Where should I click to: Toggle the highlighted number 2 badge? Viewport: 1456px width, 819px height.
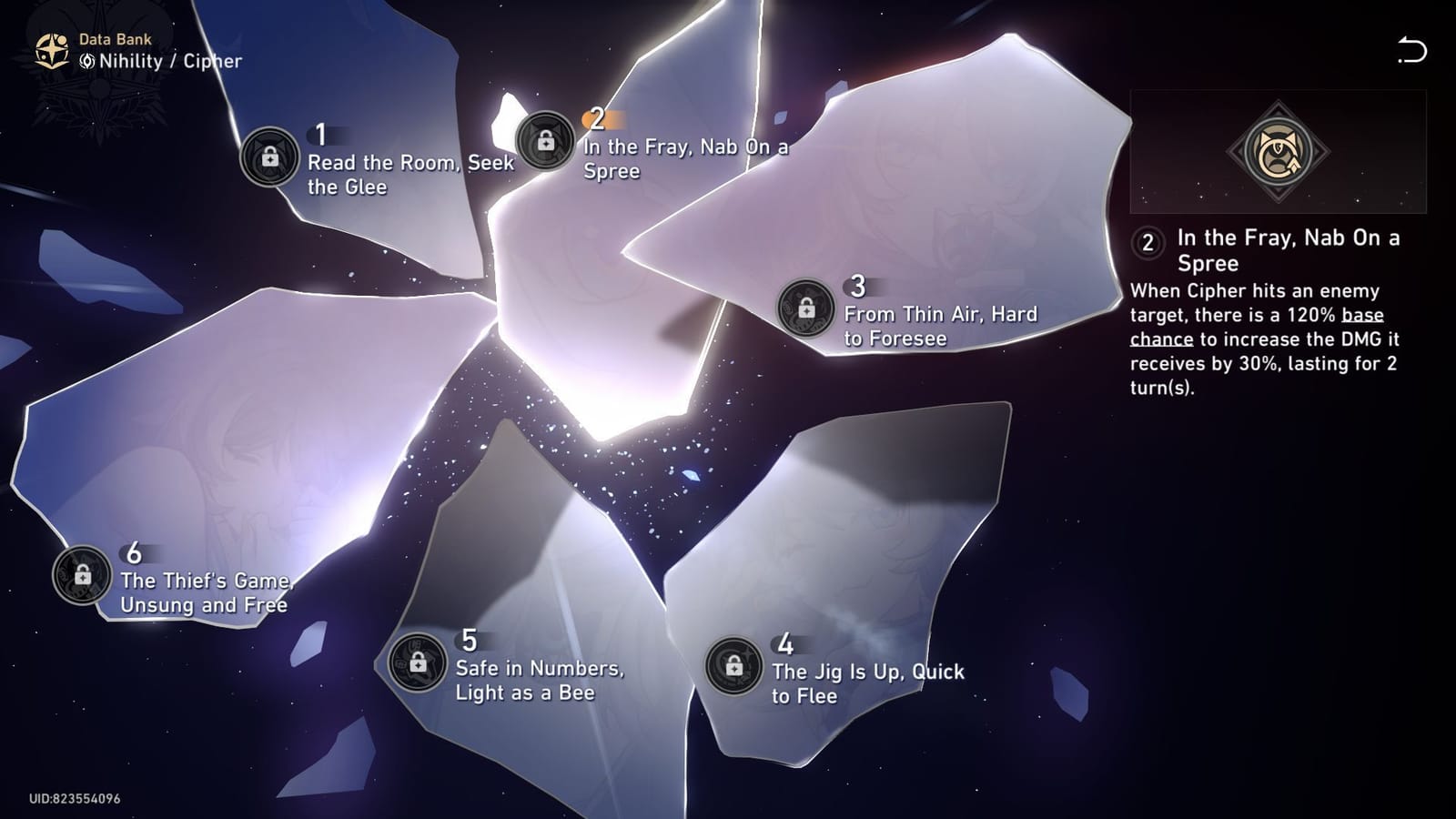[x=598, y=116]
